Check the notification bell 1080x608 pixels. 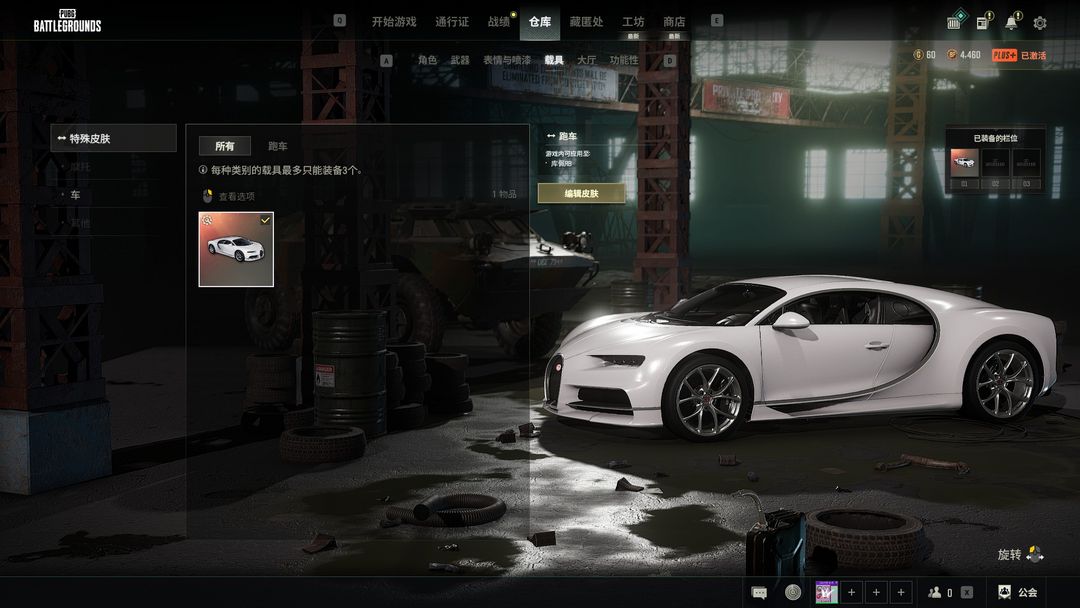tap(1012, 22)
